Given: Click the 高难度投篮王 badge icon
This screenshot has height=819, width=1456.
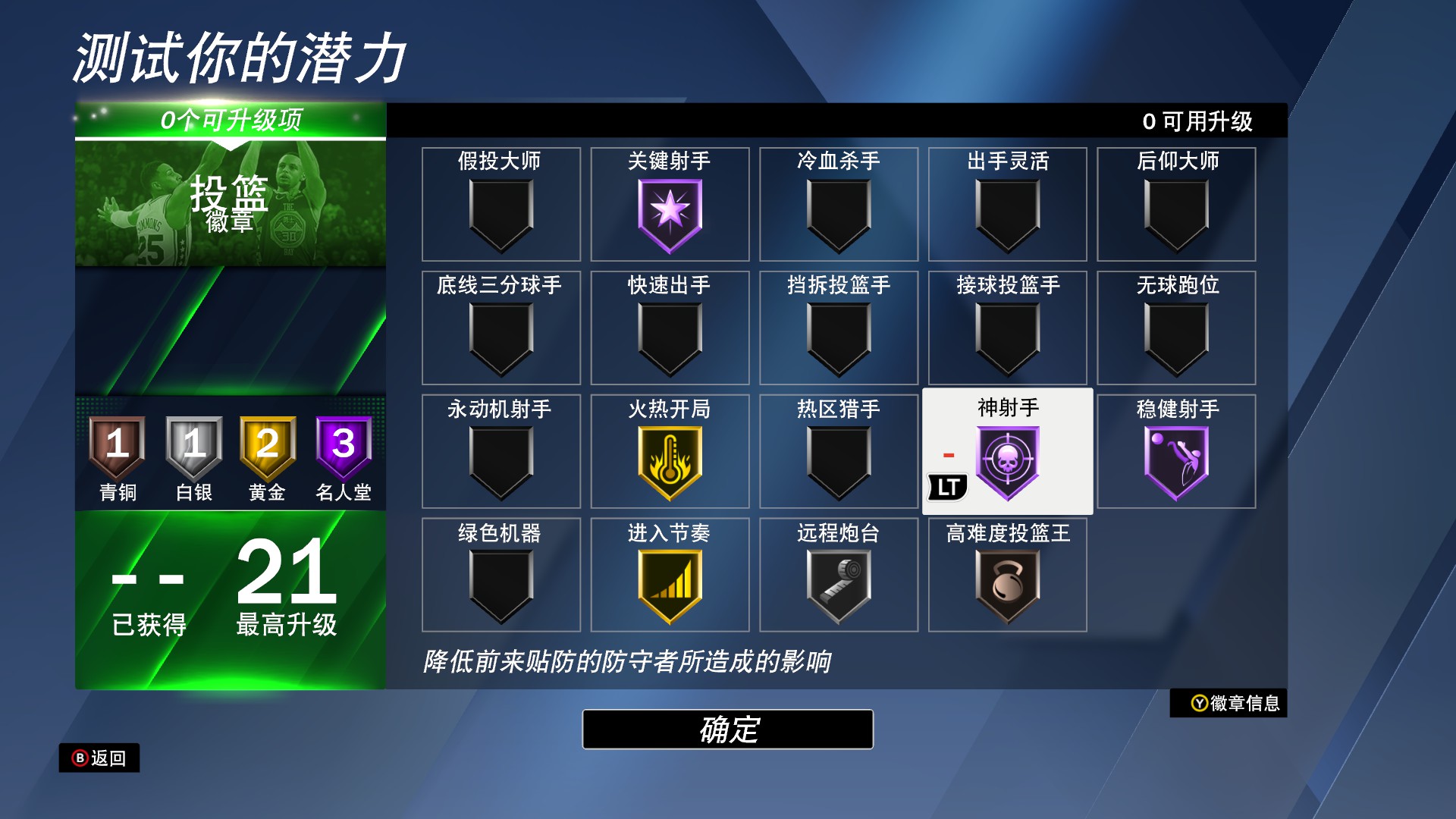Looking at the screenshot, I should point(1008,580).
